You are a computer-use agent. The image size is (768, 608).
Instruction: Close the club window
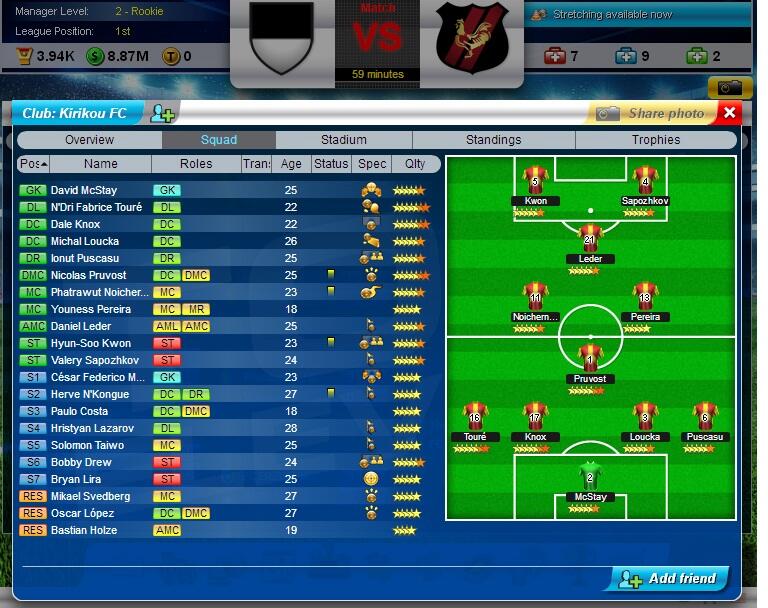729,113
